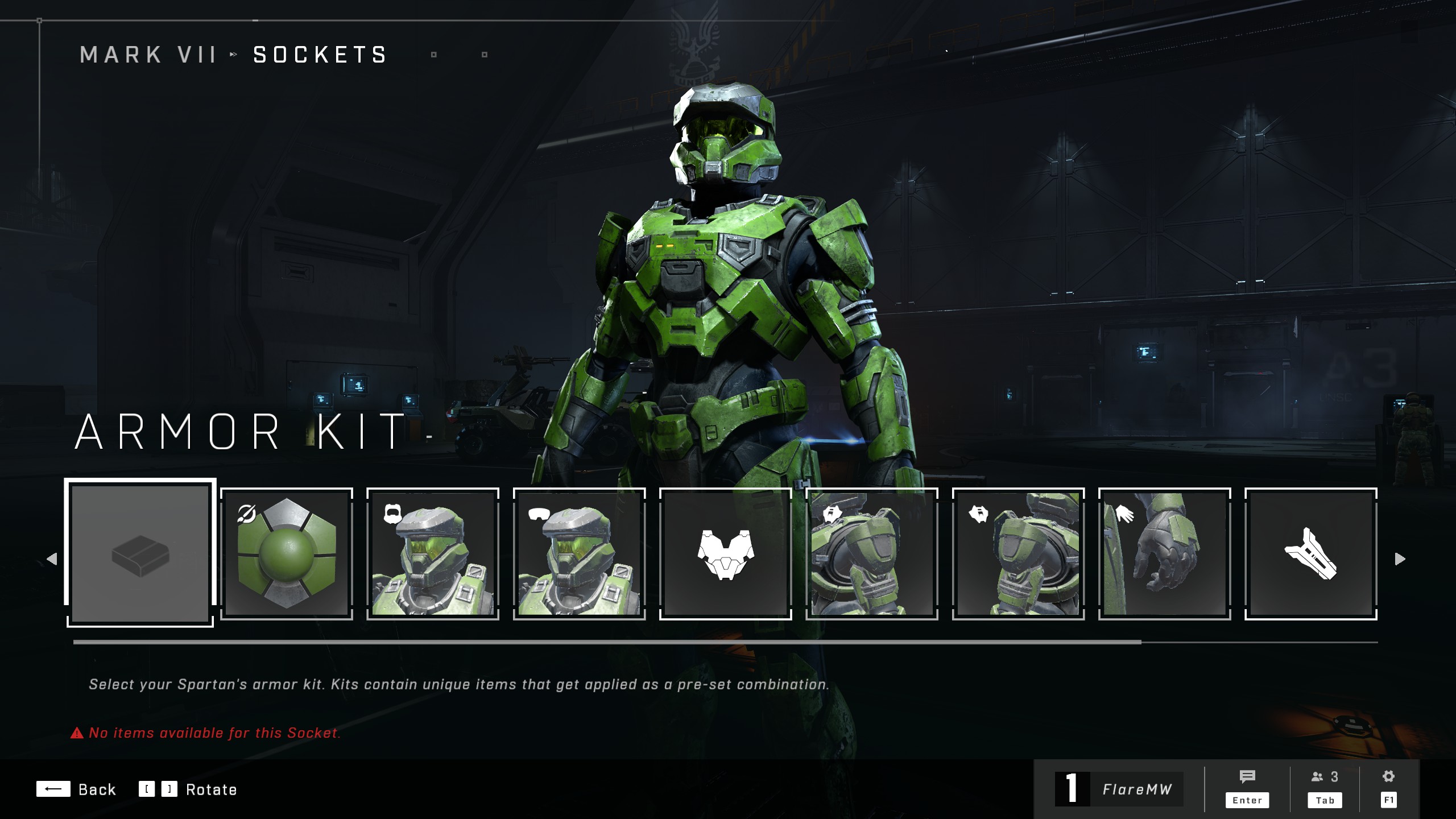Show previous sockets with the left arrow
Viewport: 1456px width, 819px height.
(52, 559)
